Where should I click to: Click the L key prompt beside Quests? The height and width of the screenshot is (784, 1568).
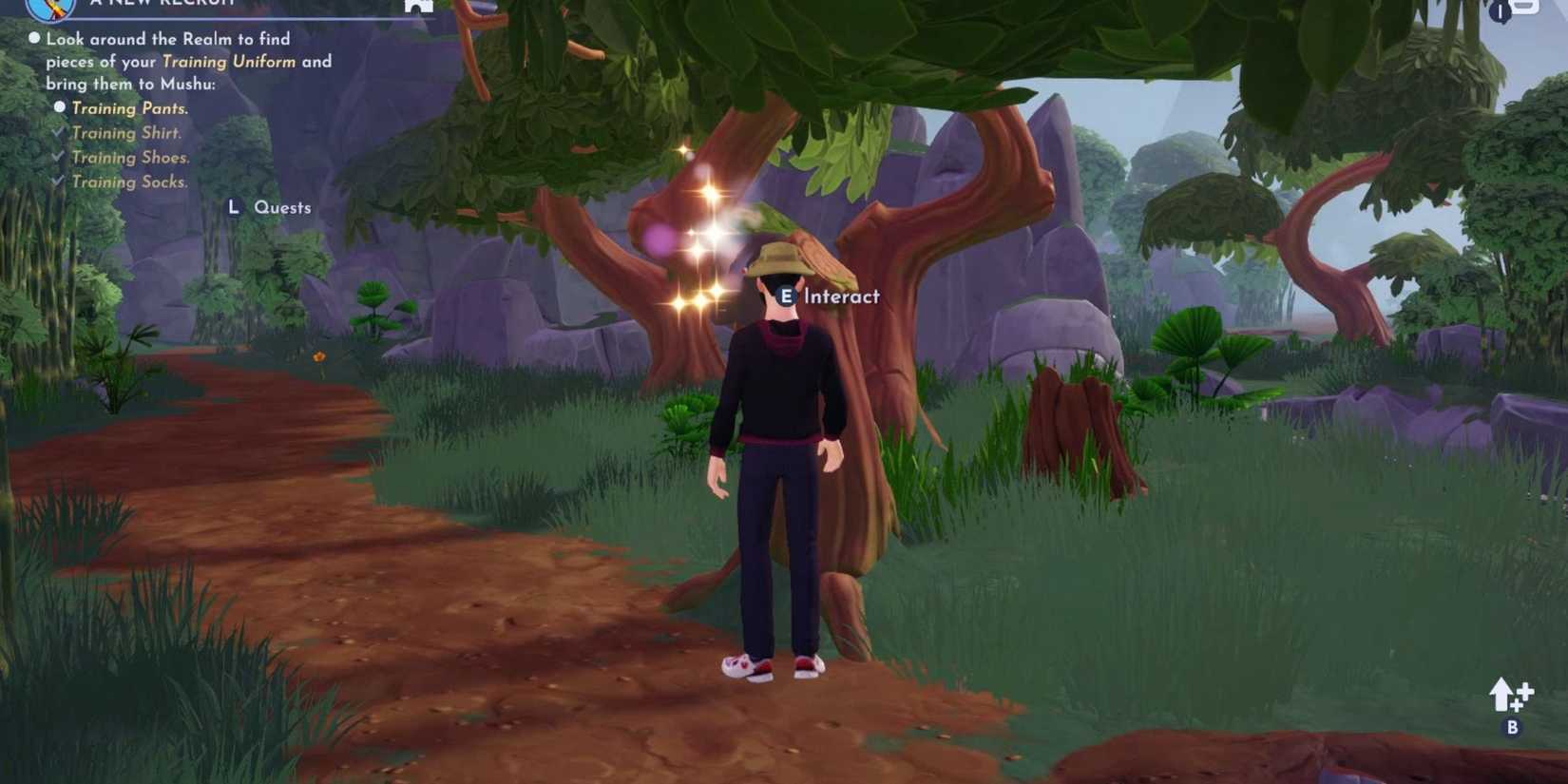(234, 207)
